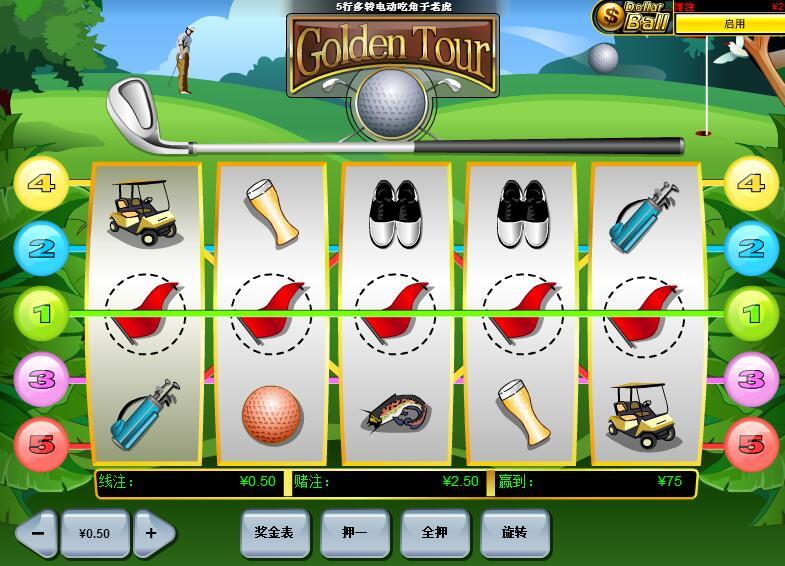Choose the green payline 1 marker on the left
Viewport: 785px width, 566px height.
(x=41, y=314)
